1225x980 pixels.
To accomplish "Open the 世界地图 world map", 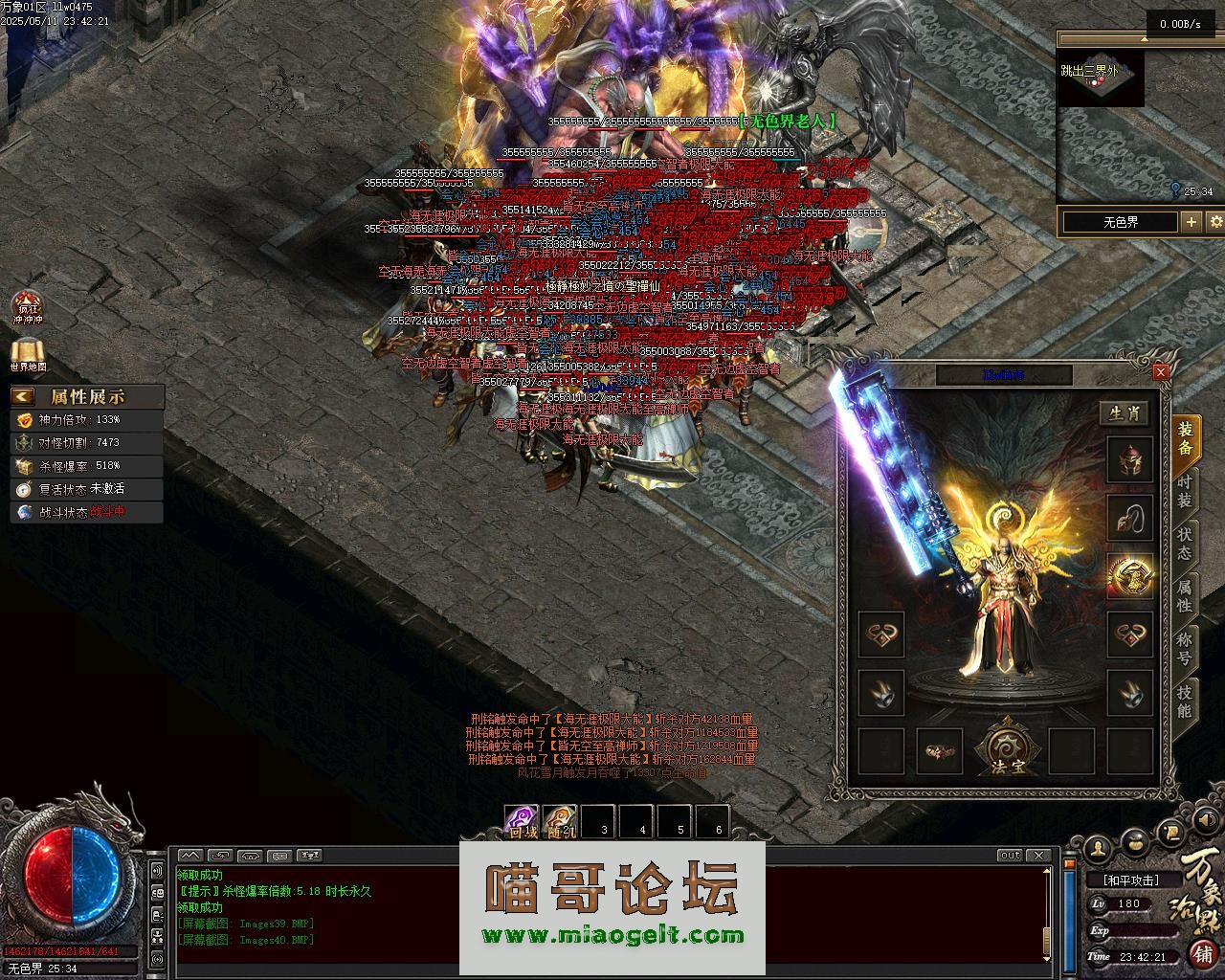I will [x=28, y=354].
